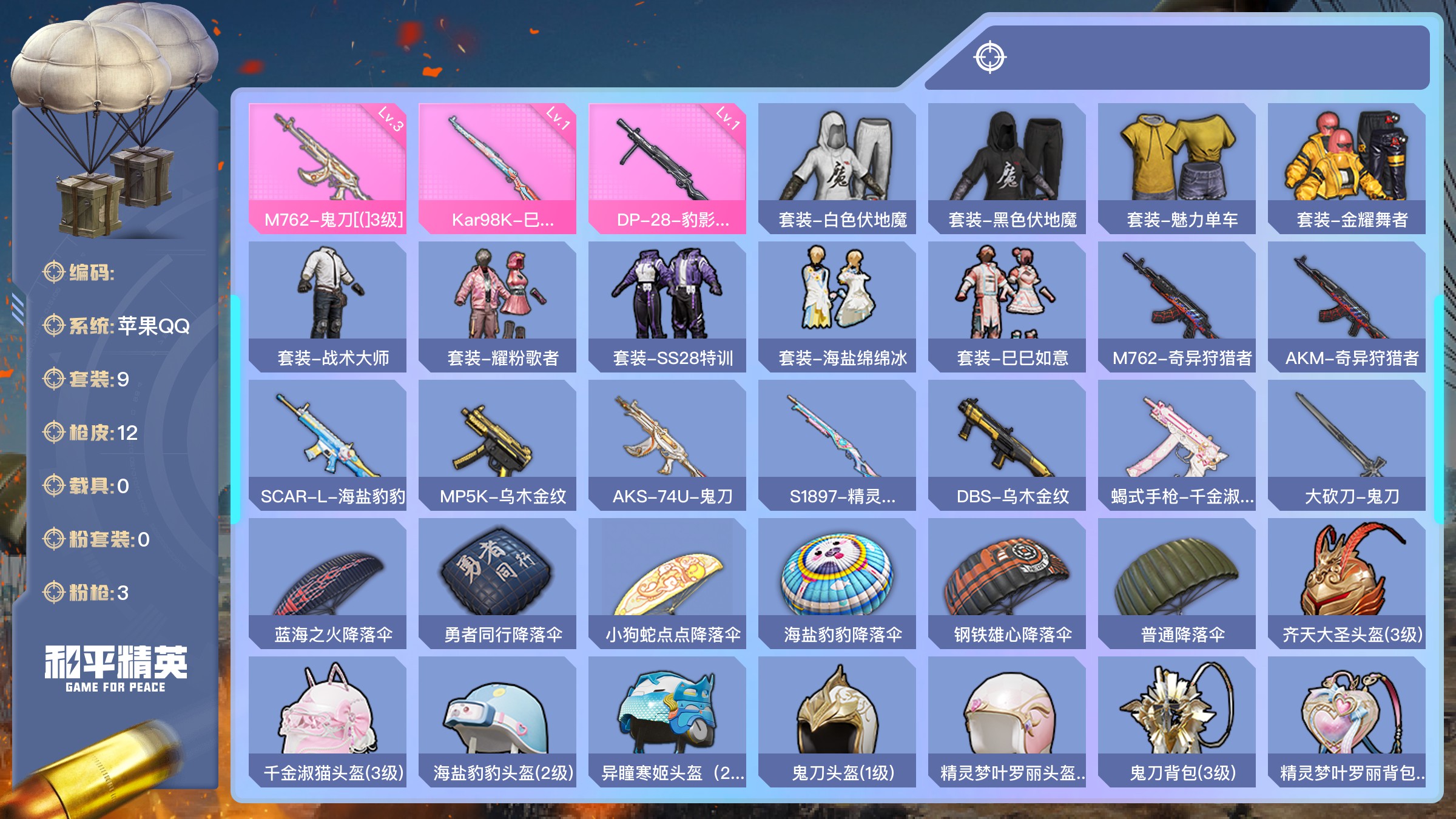Select the 千金淑猫头盔 pink helmet
Screen dimensions: 1456x819
(328, 721)
